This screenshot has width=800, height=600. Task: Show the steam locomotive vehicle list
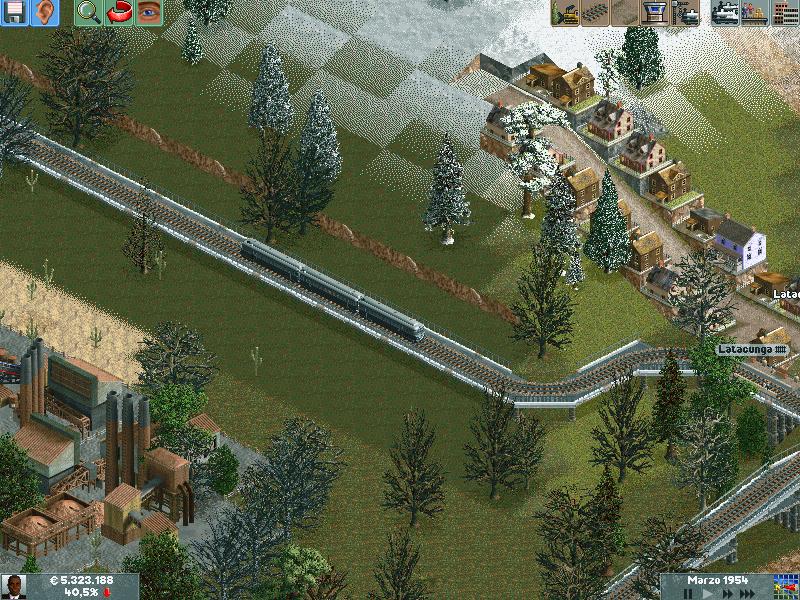(726, 13)
